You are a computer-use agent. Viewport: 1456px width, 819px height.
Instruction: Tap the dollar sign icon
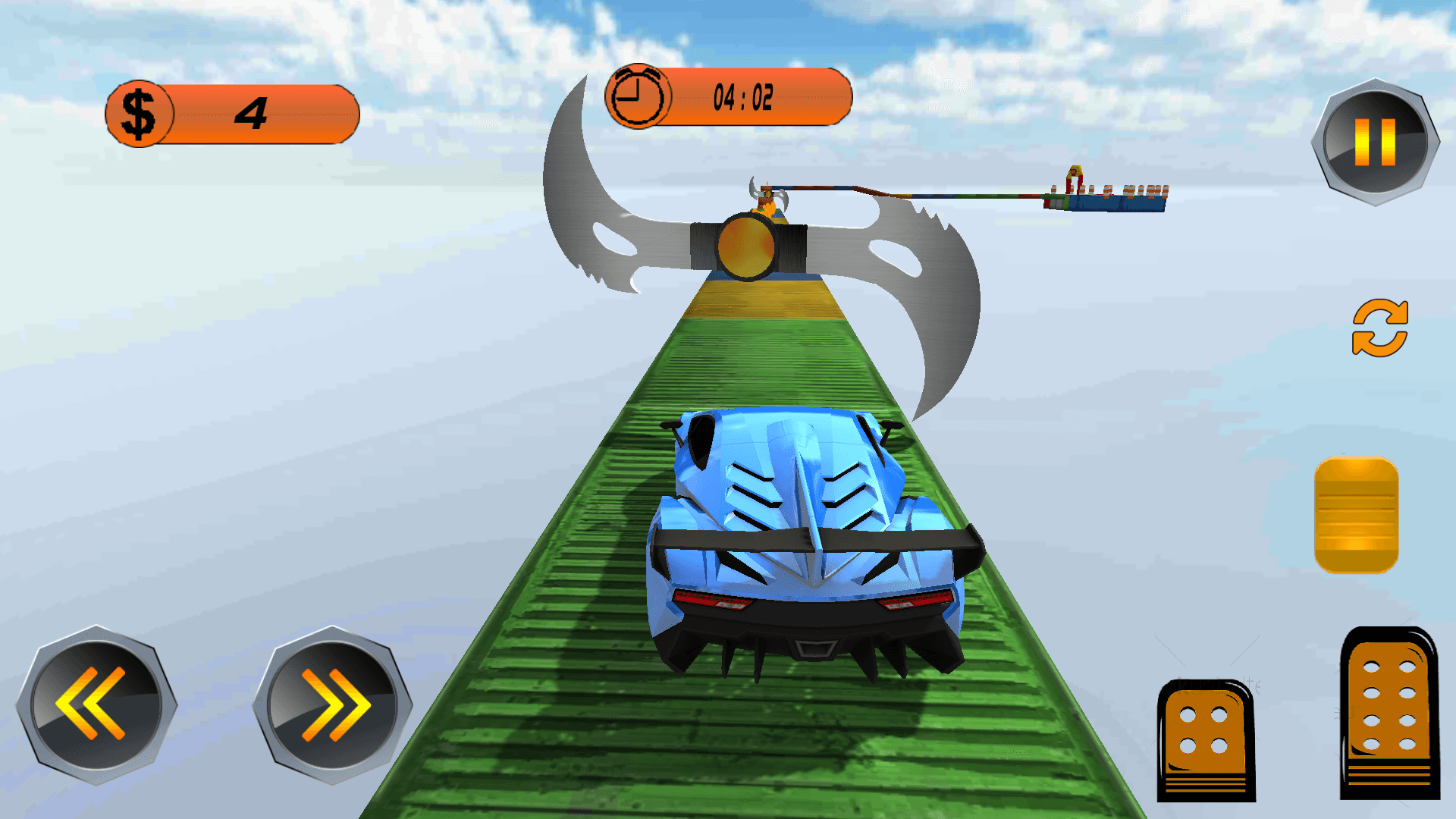pos(139,111)
